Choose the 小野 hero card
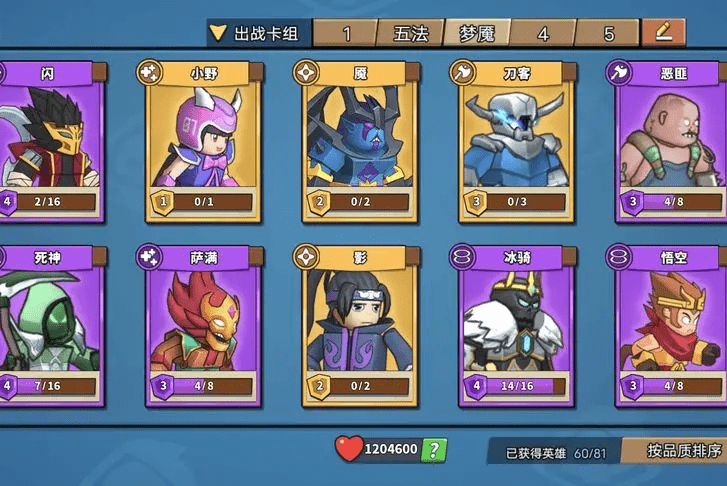The width and height of the screenshot is (727, 486). 203,140
